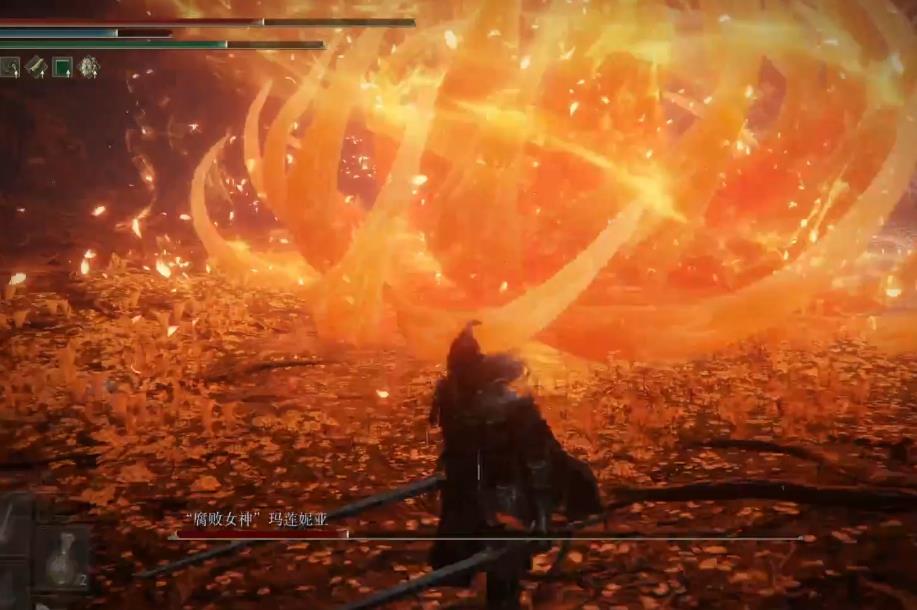Click the sword-shaped buff status icon
This screenshot has width=917, height=610.
[36, 67]
